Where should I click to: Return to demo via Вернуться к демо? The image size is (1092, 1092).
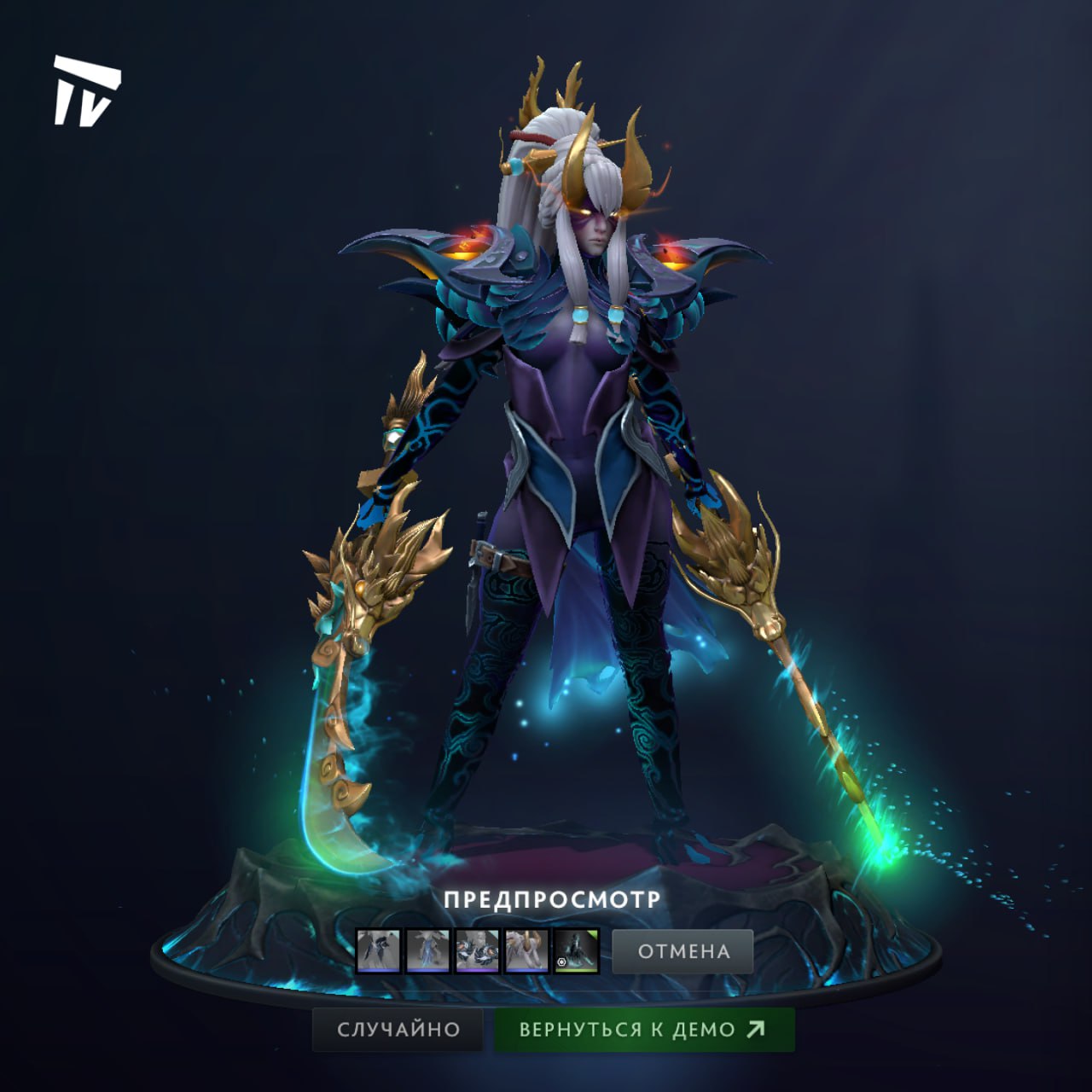tap(644, 1029)
